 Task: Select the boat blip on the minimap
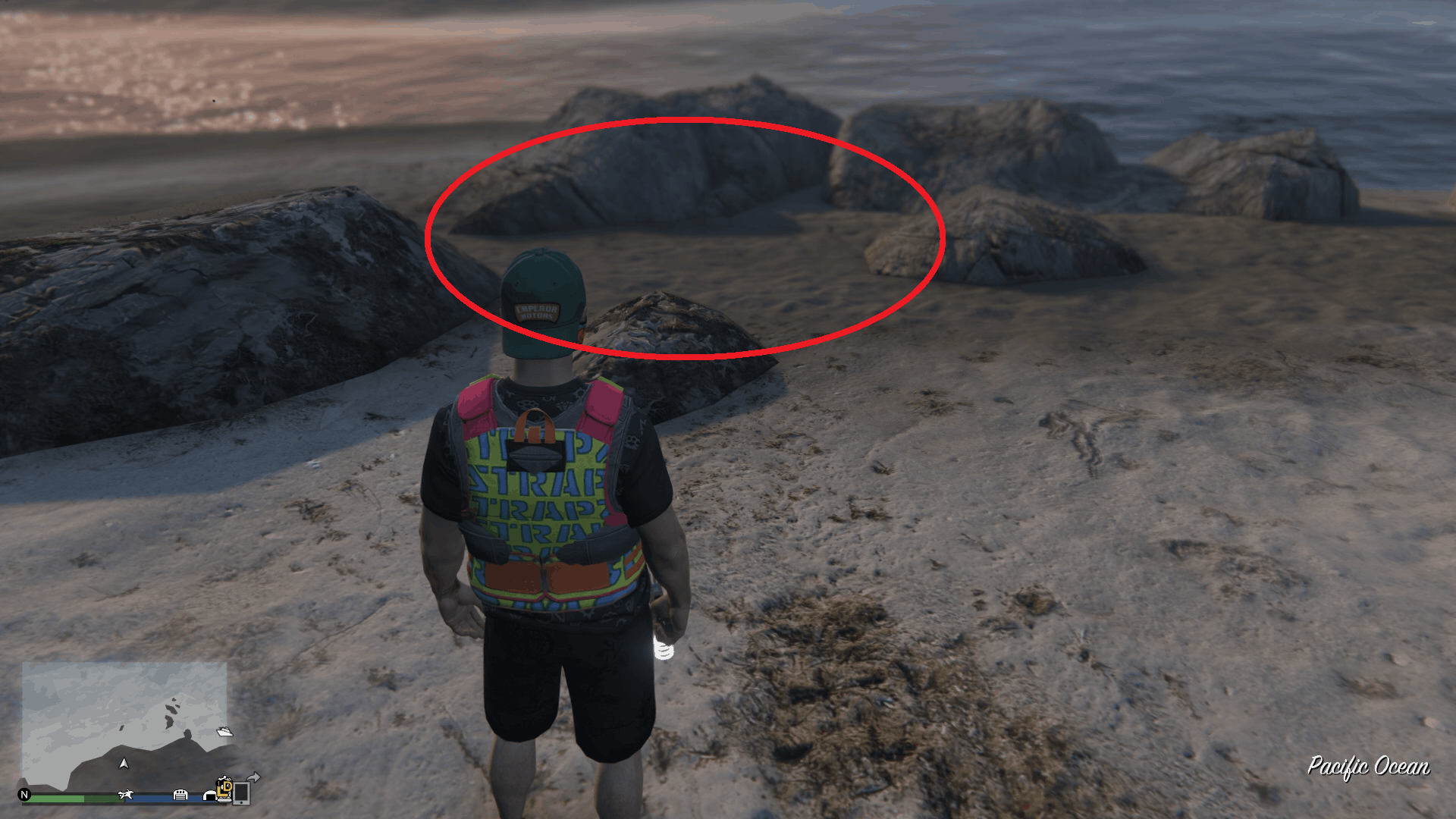[224, 733]
